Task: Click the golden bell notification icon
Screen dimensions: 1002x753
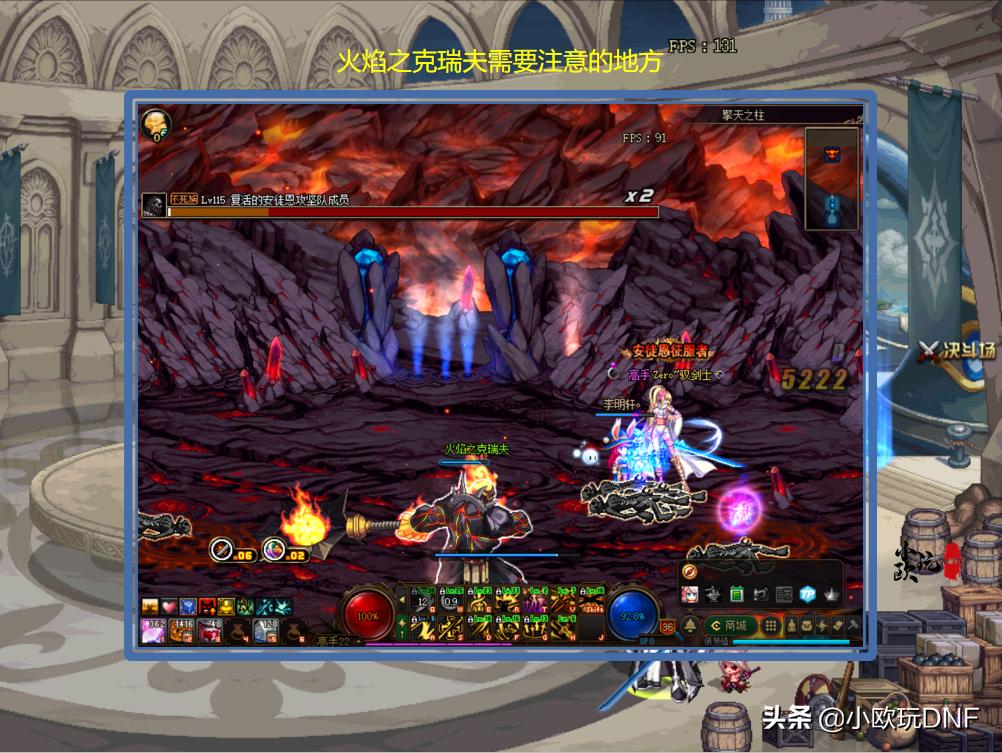Action: tap(691, 626)
